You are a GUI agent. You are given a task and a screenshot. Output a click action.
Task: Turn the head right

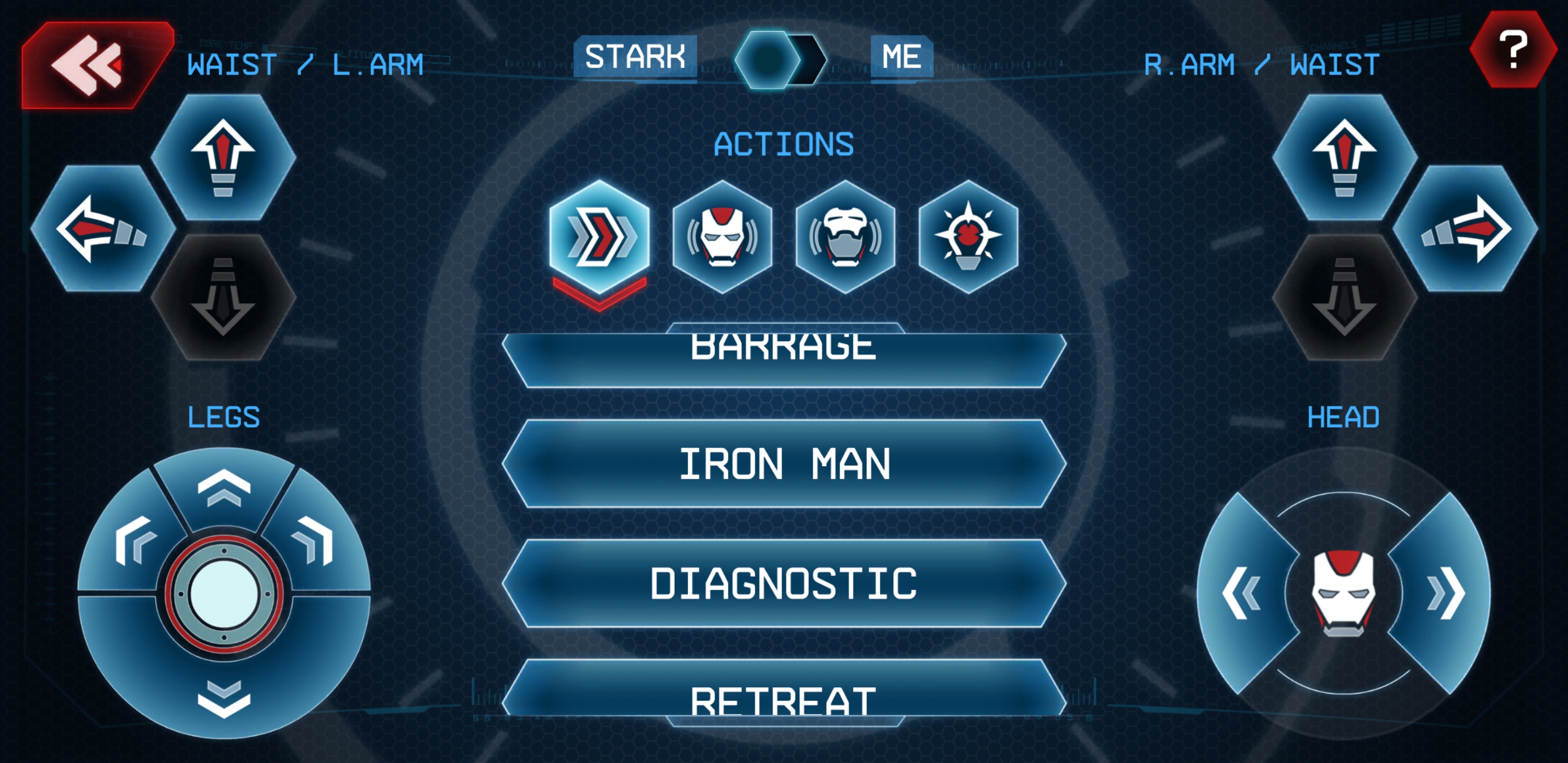[x=1446, y=592]
